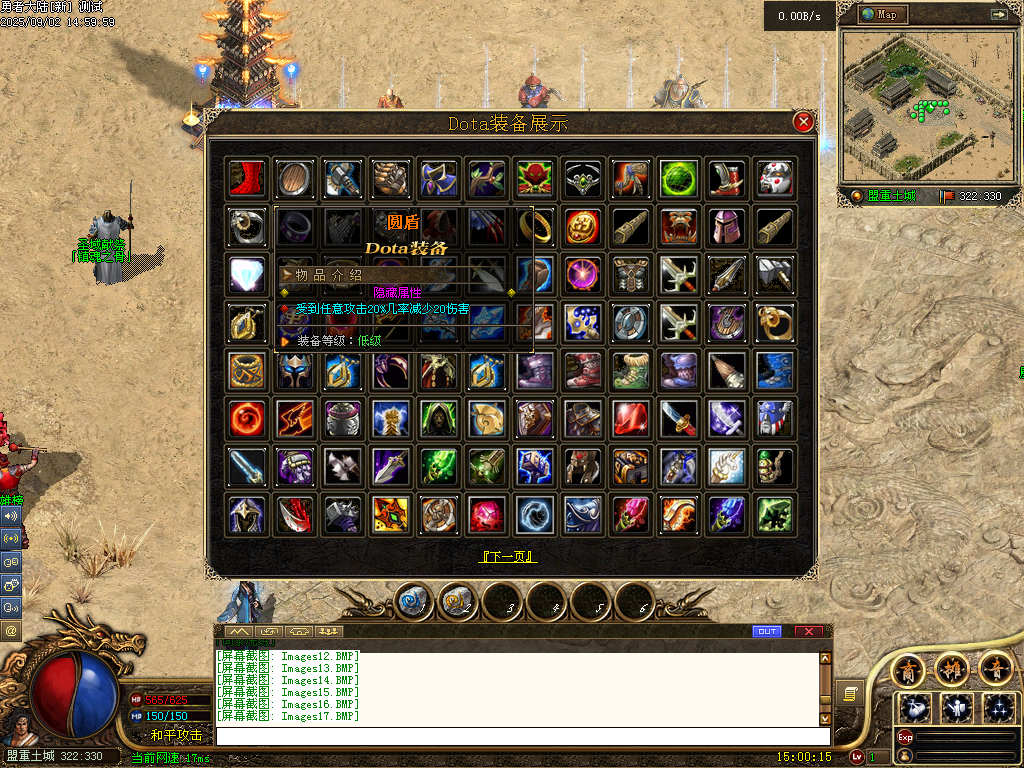Select the red ruby gem item
The height and width of the screenshot is (768, 1024).
631,418
